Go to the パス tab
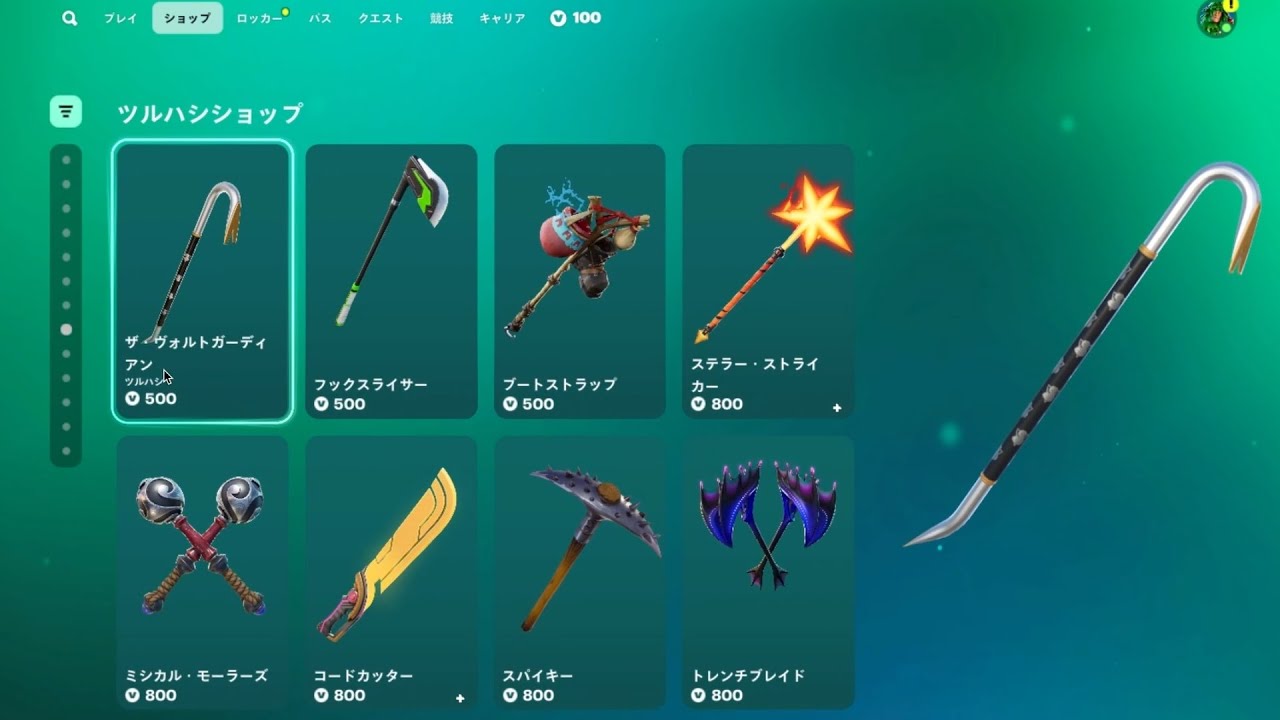Viewport: 1280px width, 720px height. point(320,18)
